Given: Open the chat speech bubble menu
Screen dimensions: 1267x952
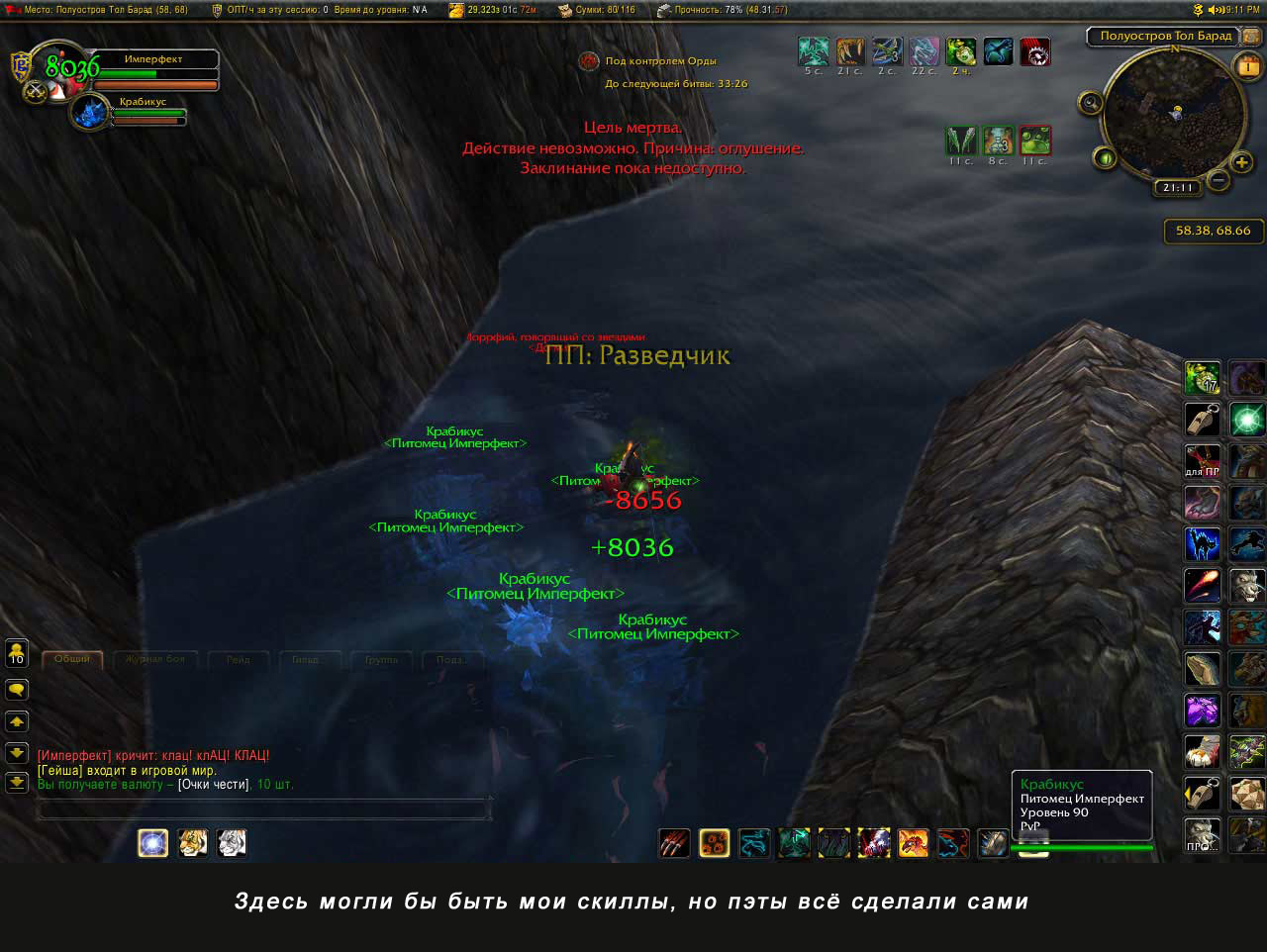Looking at the screenshot, I should [x=17, y=689].
